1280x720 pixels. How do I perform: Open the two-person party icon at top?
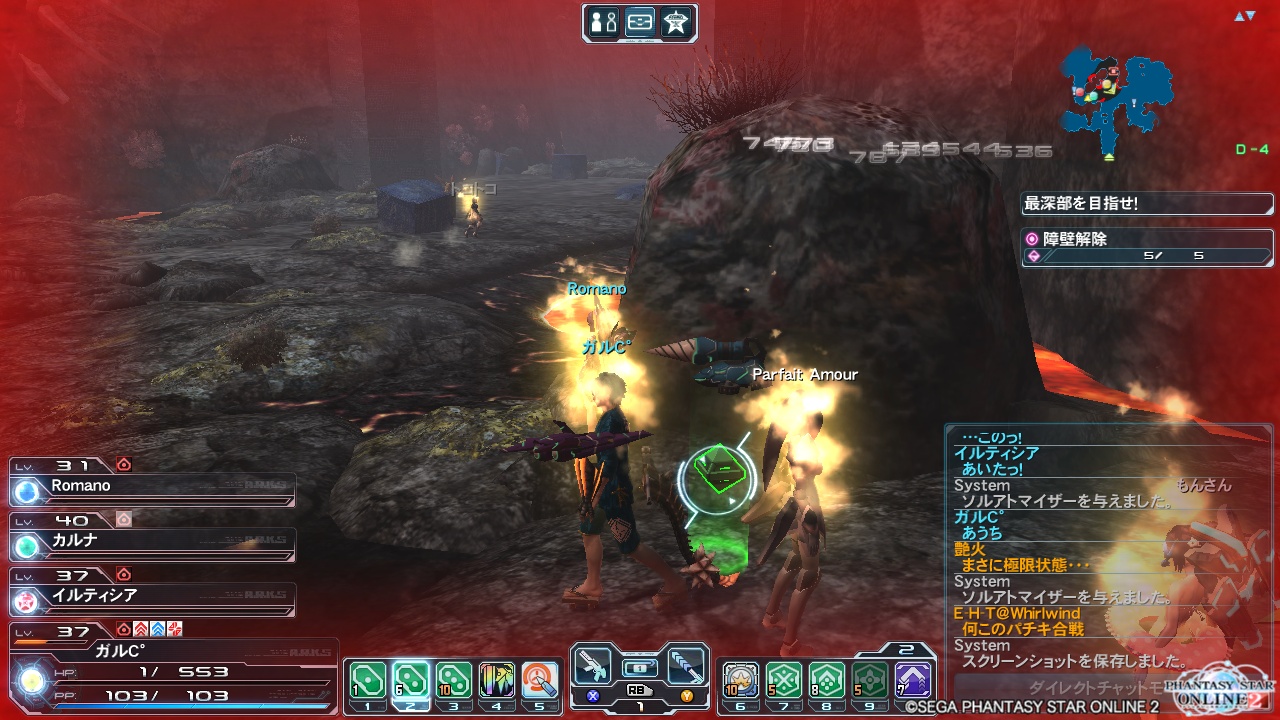pyautogui.click(x=603, y=23)
